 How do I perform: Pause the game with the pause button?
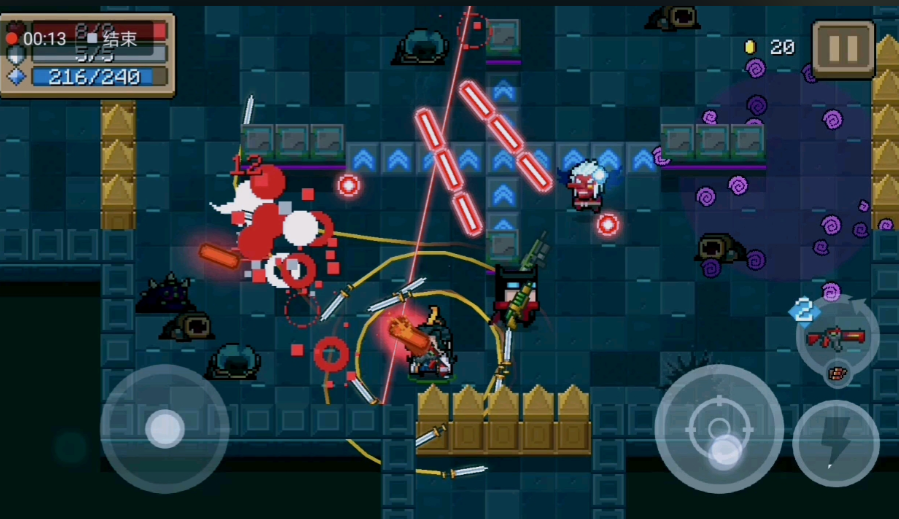[x=843, y=48]
